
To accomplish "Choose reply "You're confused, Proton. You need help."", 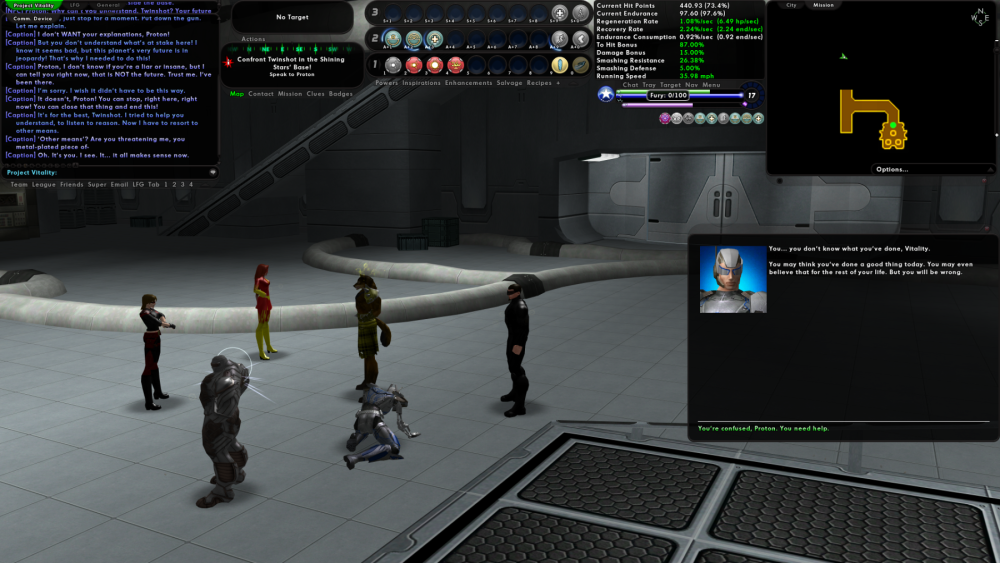I will [763, 428].
